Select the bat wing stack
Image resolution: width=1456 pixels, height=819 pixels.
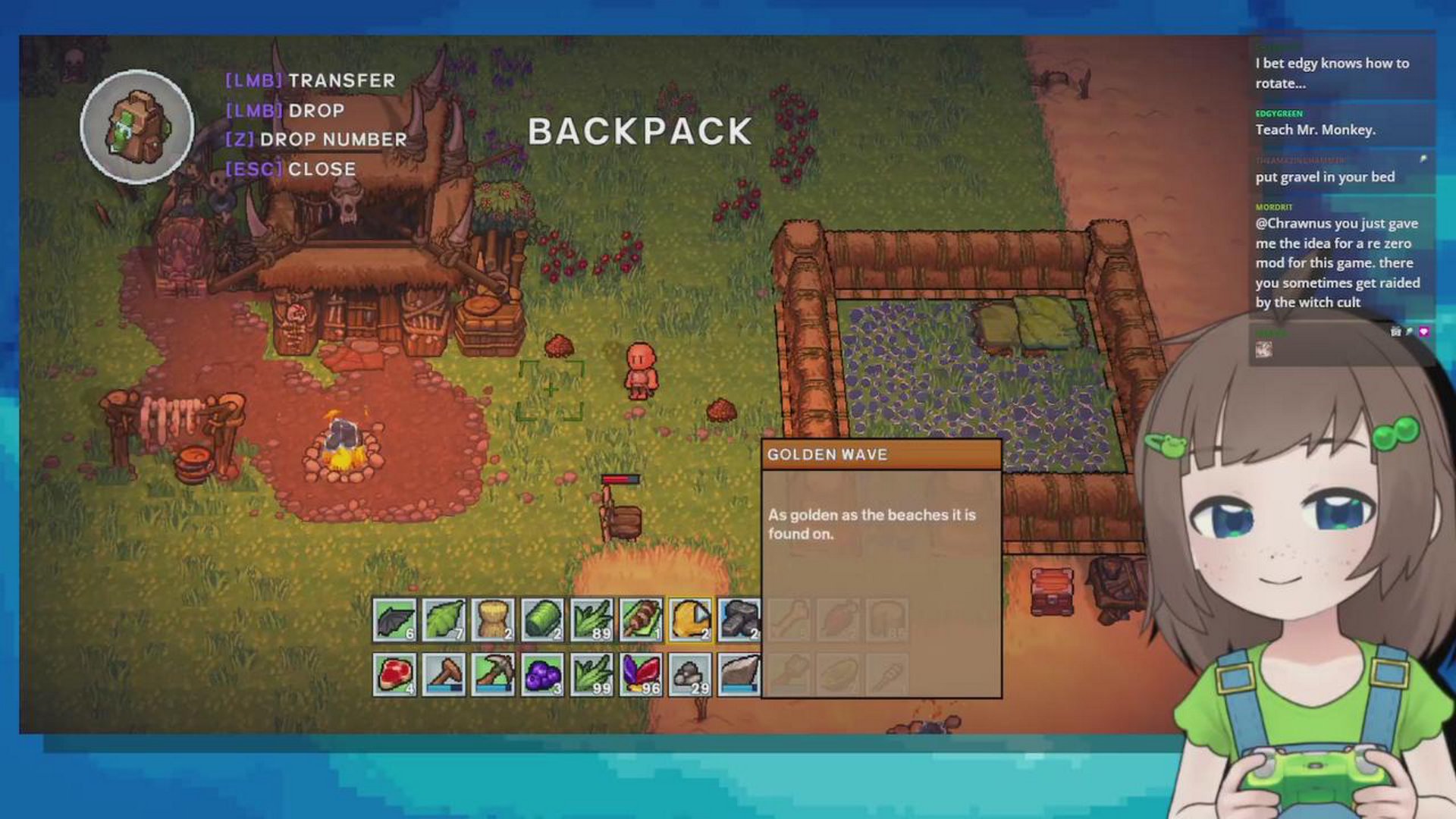click(394, 620)
